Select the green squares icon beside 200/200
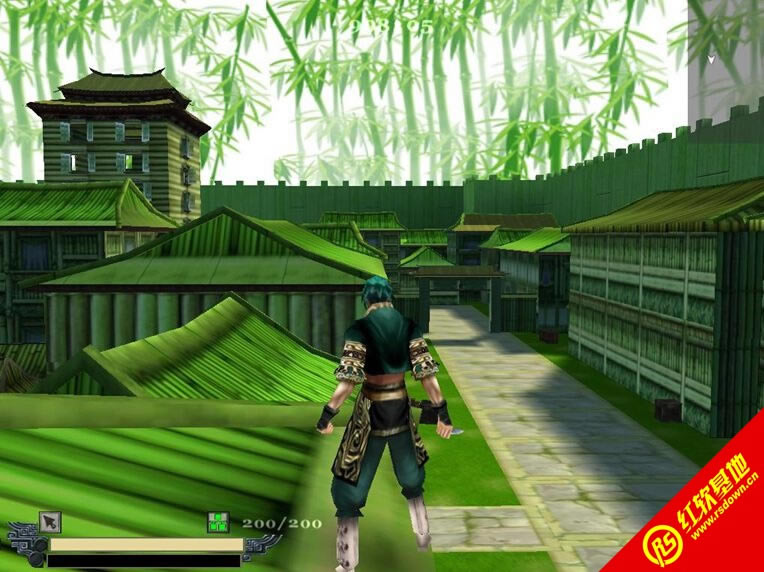The height and width of the screenshot is (572, 764). 219,522
